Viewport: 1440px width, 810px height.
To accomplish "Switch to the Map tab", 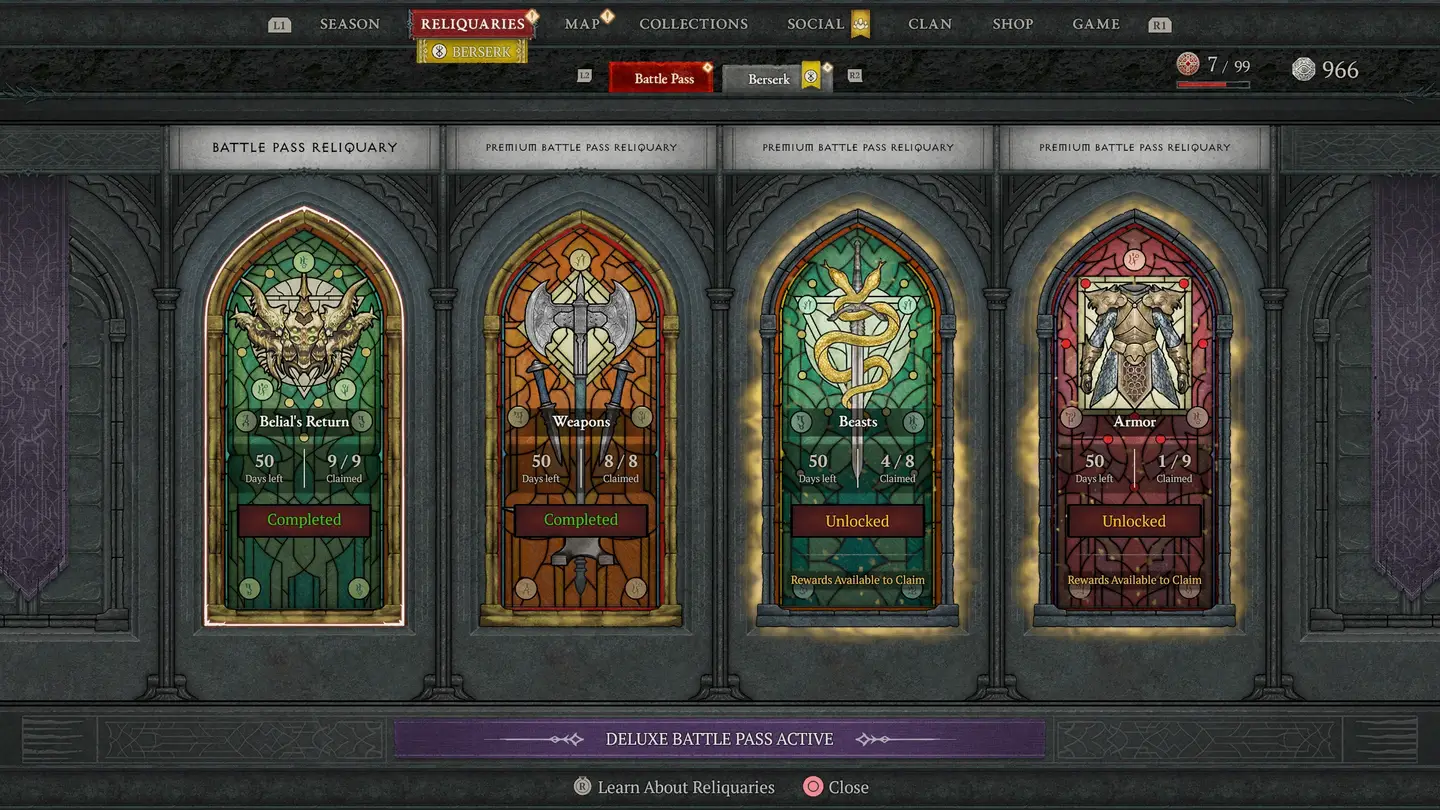I will [x=582, y=24].
